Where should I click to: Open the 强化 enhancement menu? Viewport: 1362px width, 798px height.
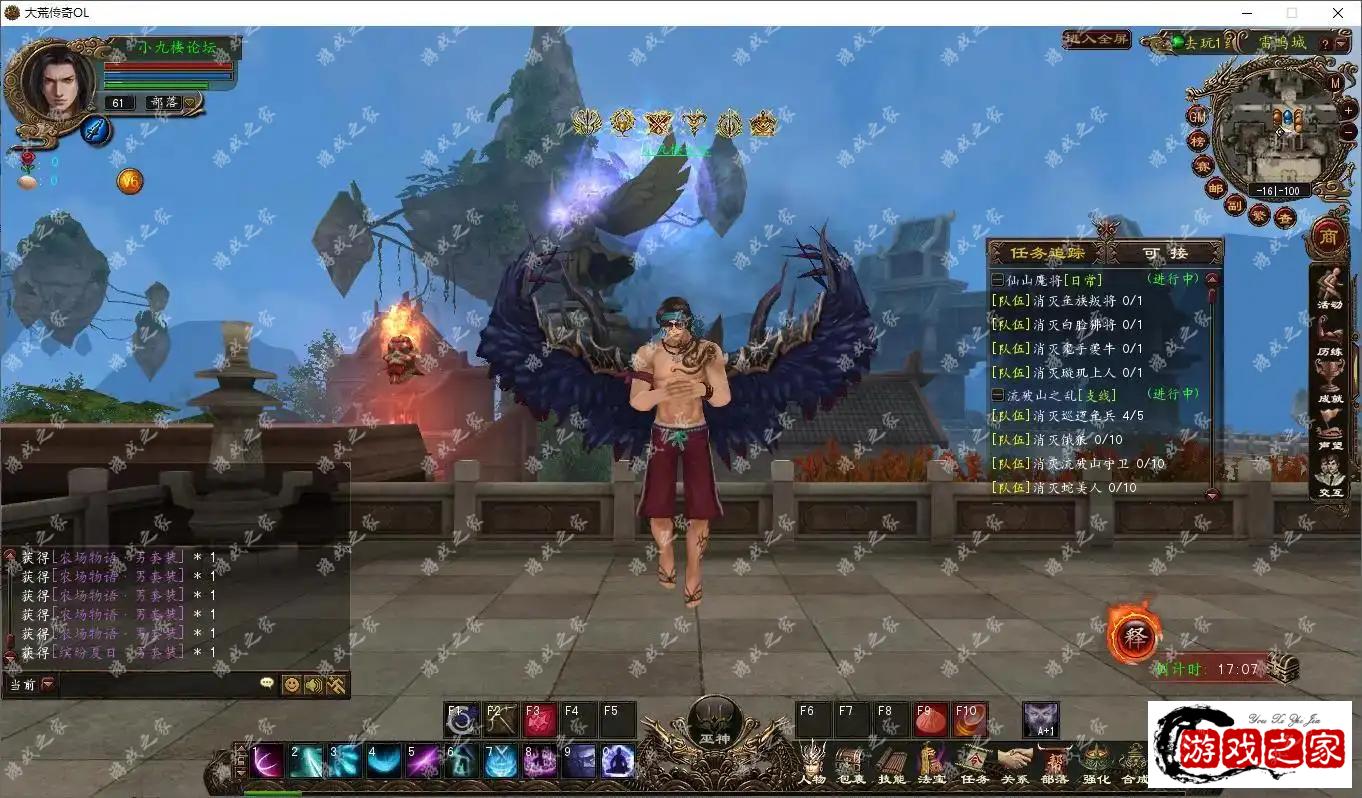pos(1095,763)
